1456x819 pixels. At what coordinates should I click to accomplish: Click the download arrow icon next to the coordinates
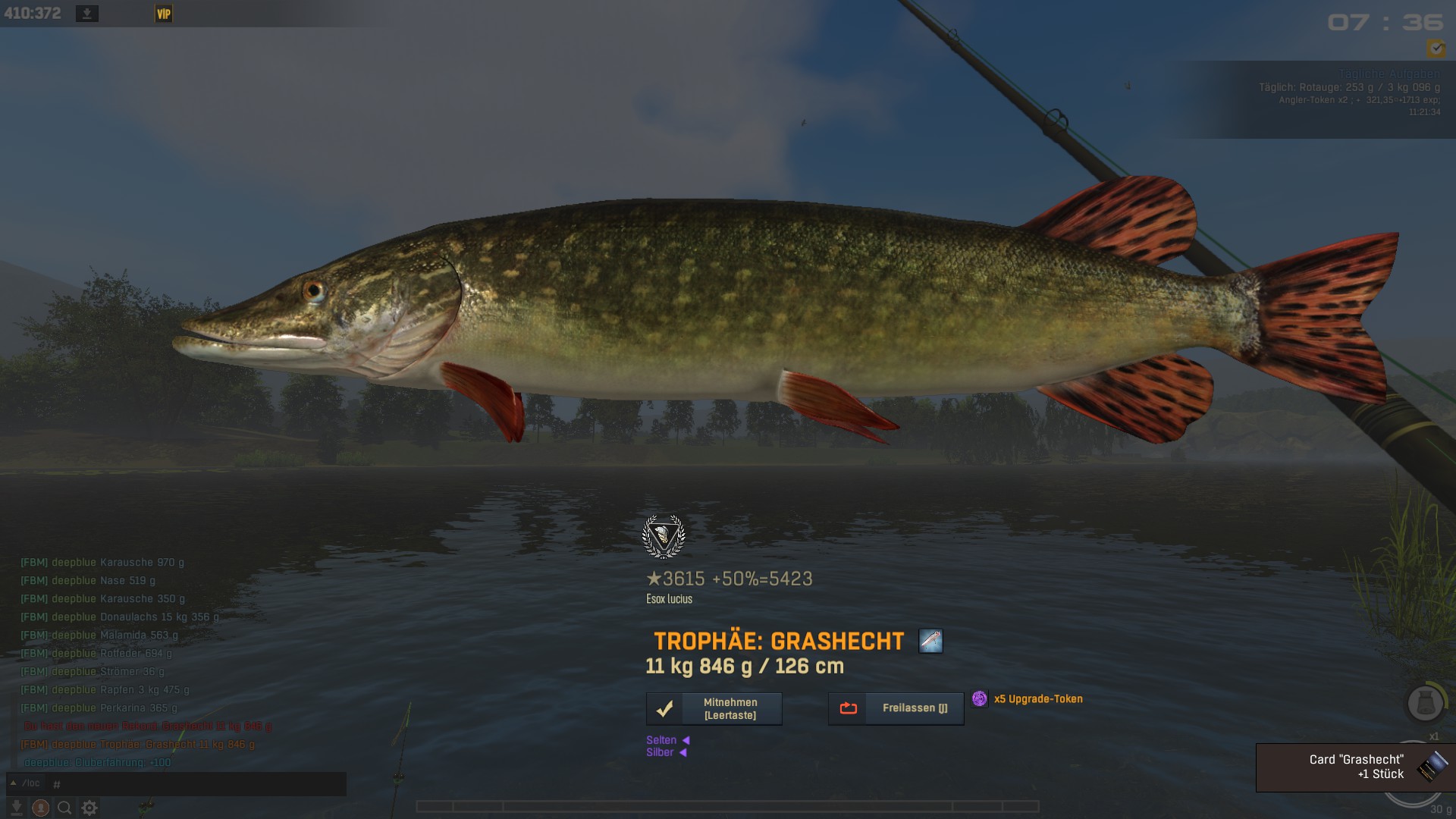point(87,14)
